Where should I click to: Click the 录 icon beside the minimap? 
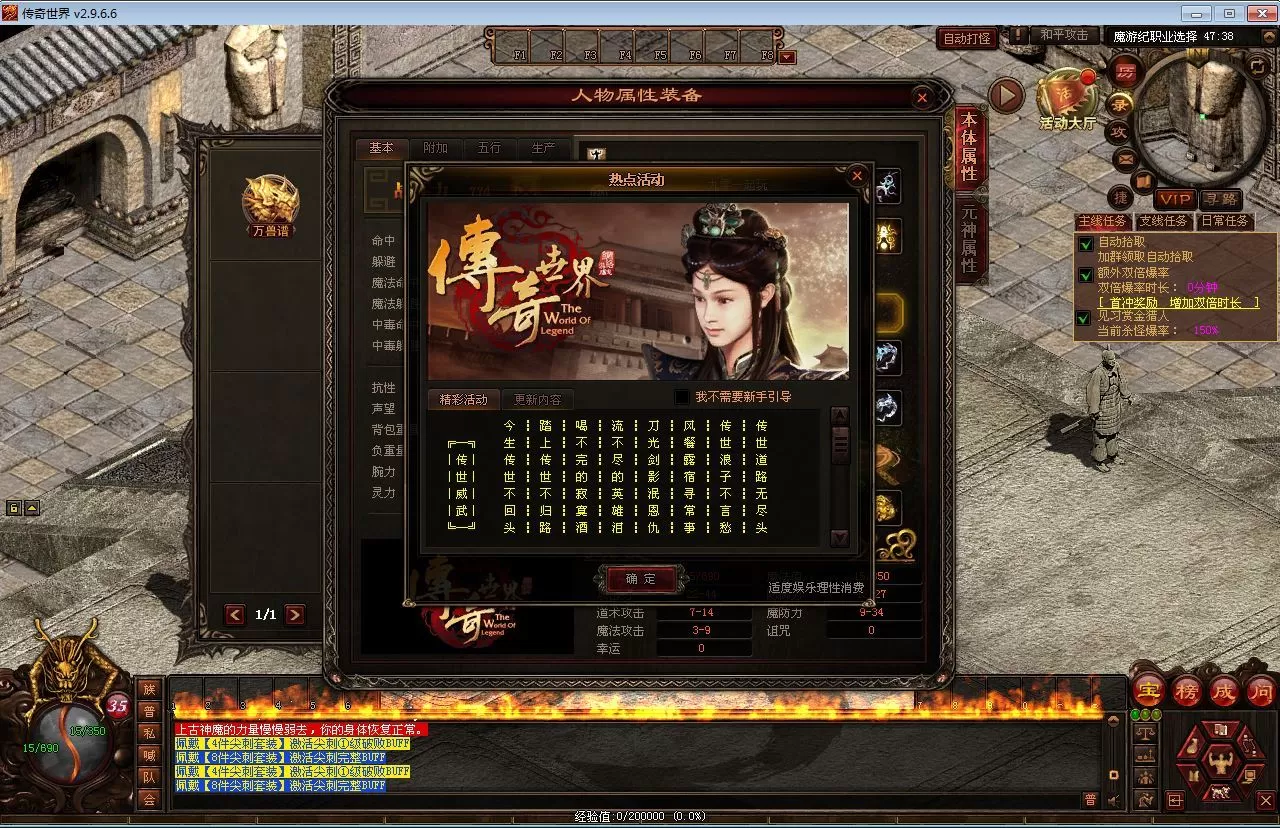point(1120,103)
